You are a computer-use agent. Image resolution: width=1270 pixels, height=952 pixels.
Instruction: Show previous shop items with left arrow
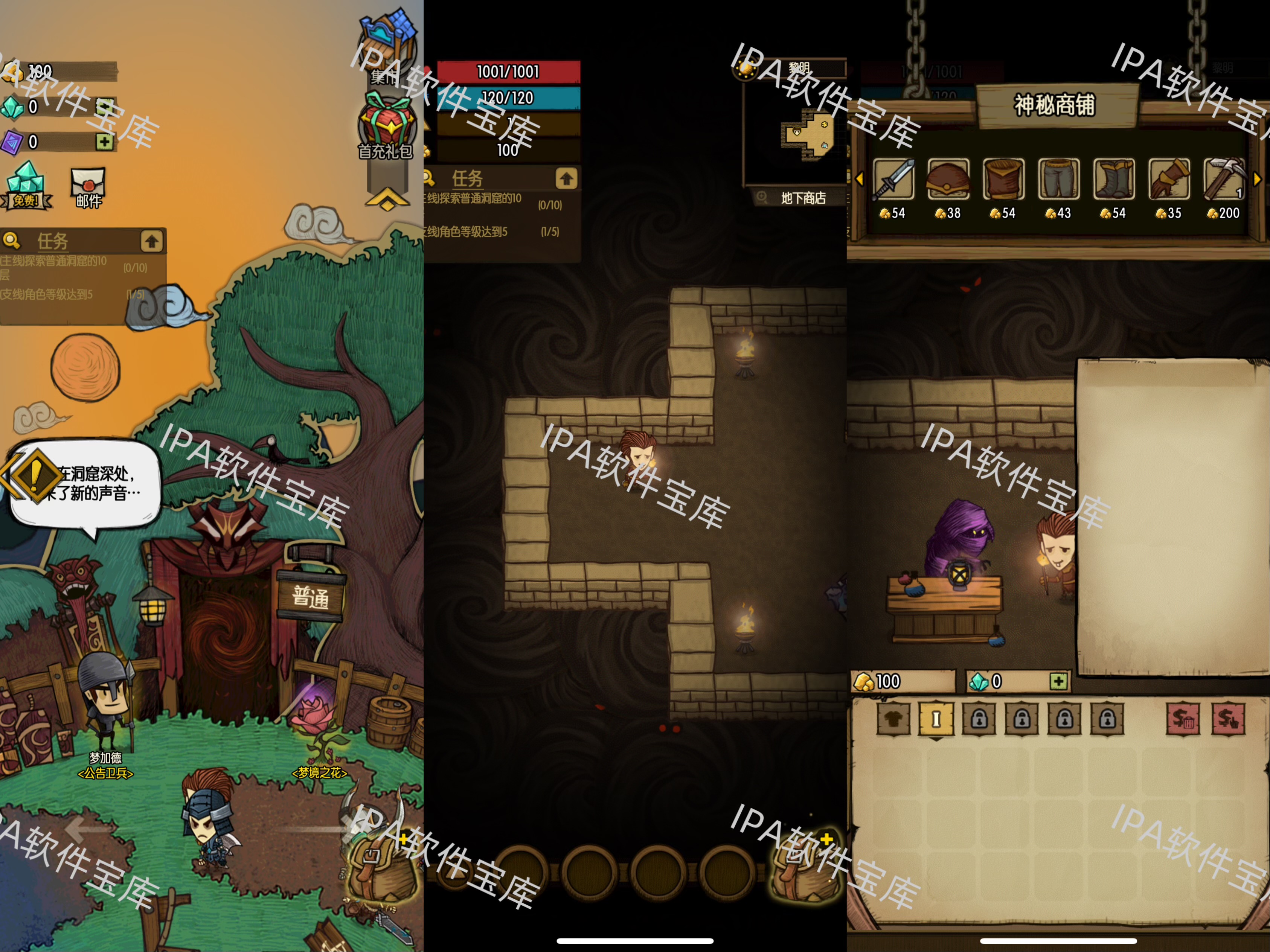click(860, 179)
